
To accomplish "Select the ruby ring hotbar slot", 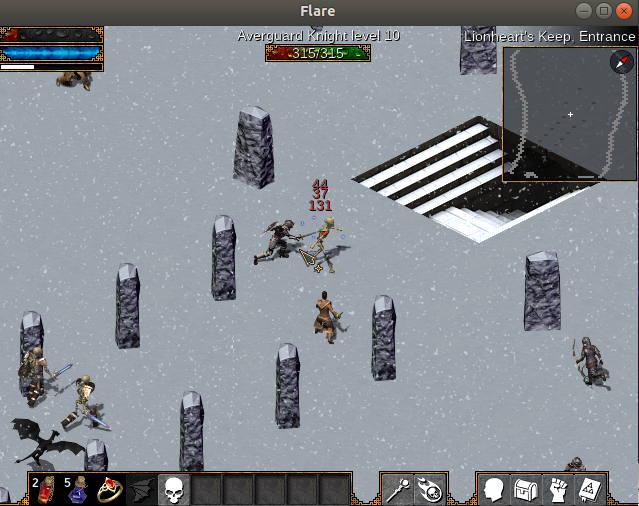I will [x=110, y=490].
